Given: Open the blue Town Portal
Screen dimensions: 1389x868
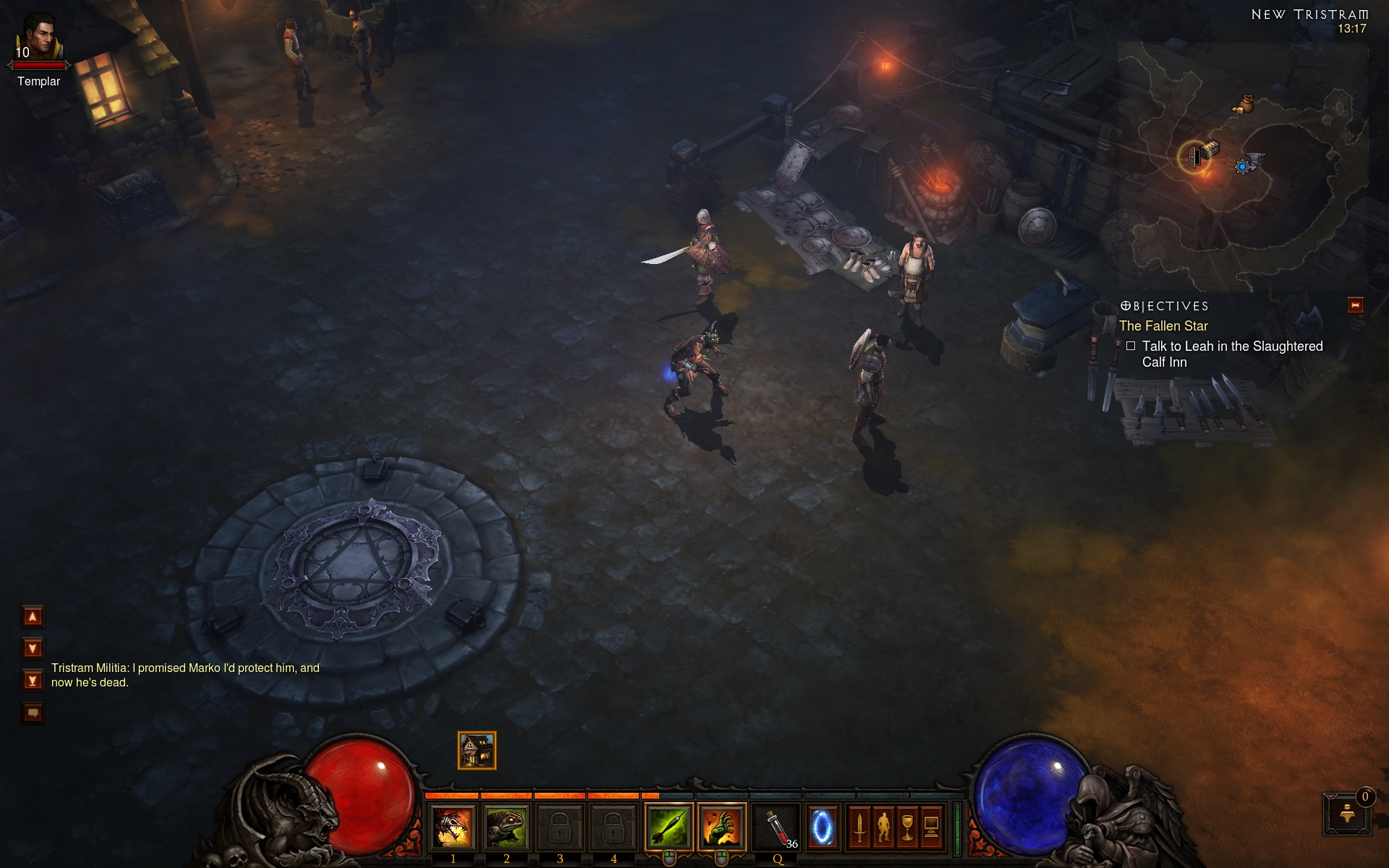Looking at the screenshot, I should click(x=822, y=827).
